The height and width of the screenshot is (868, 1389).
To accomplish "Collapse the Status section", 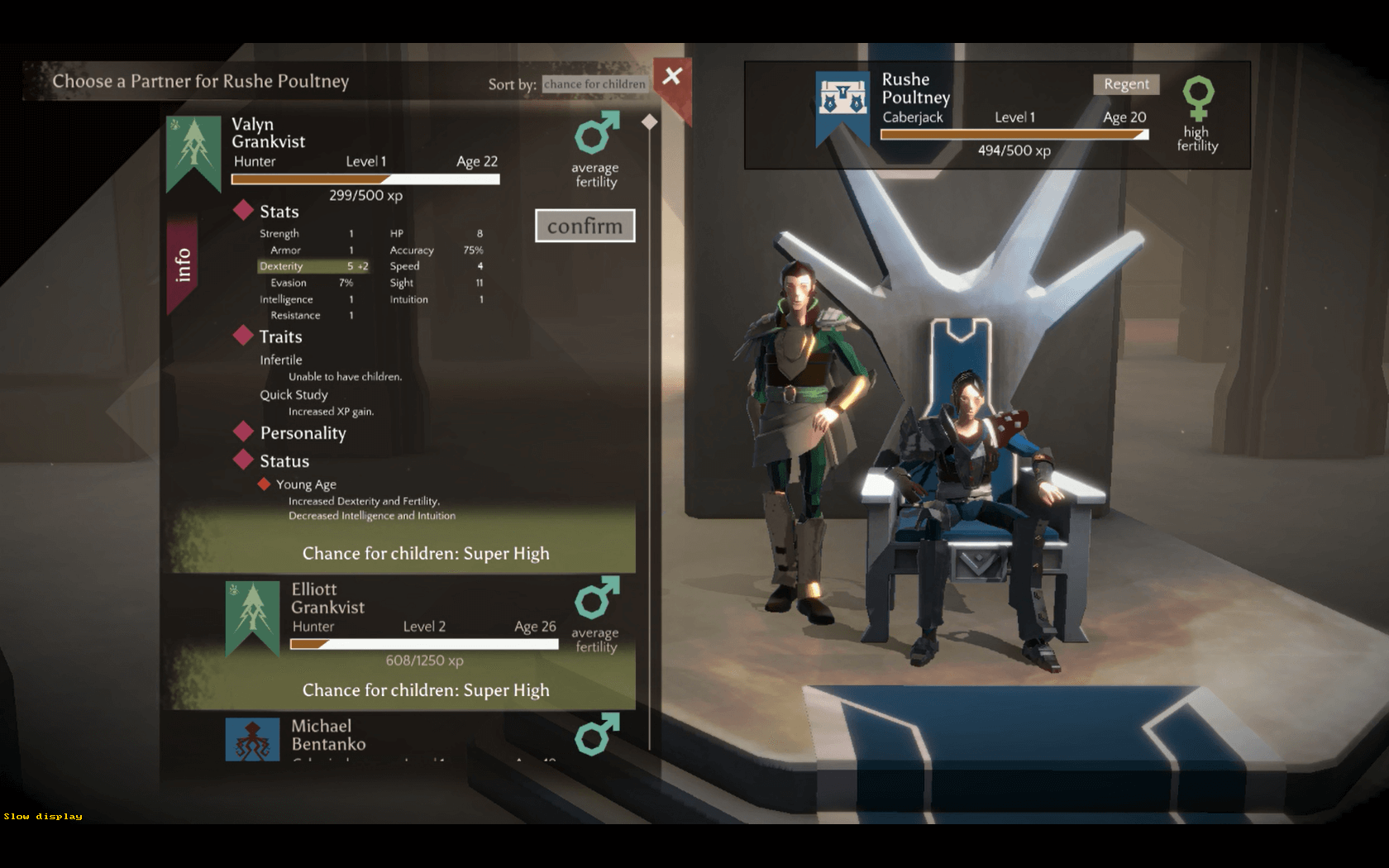I will tap(283, 461).
